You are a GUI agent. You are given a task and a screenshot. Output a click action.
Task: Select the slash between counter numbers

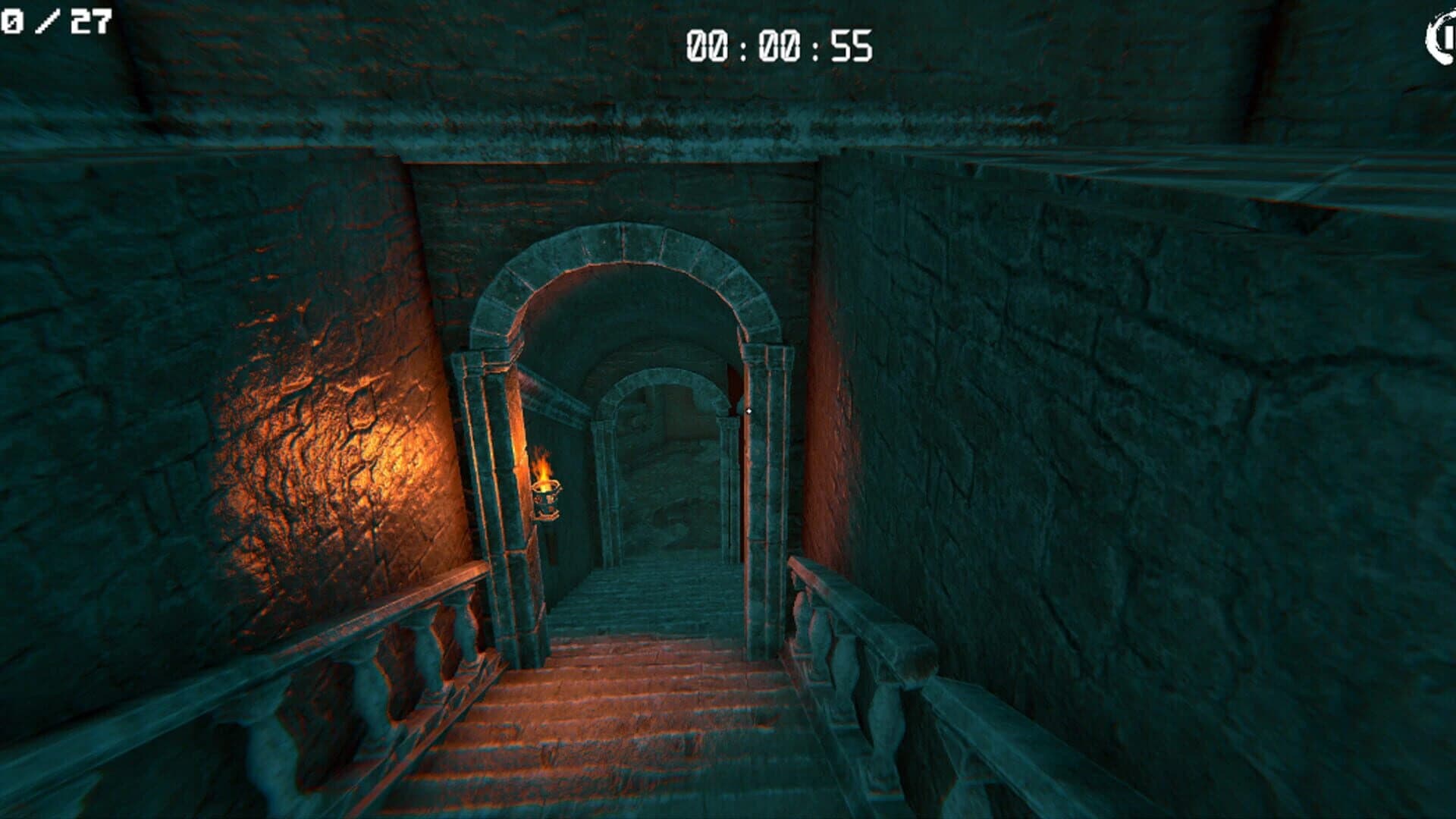tap(47, 21)
